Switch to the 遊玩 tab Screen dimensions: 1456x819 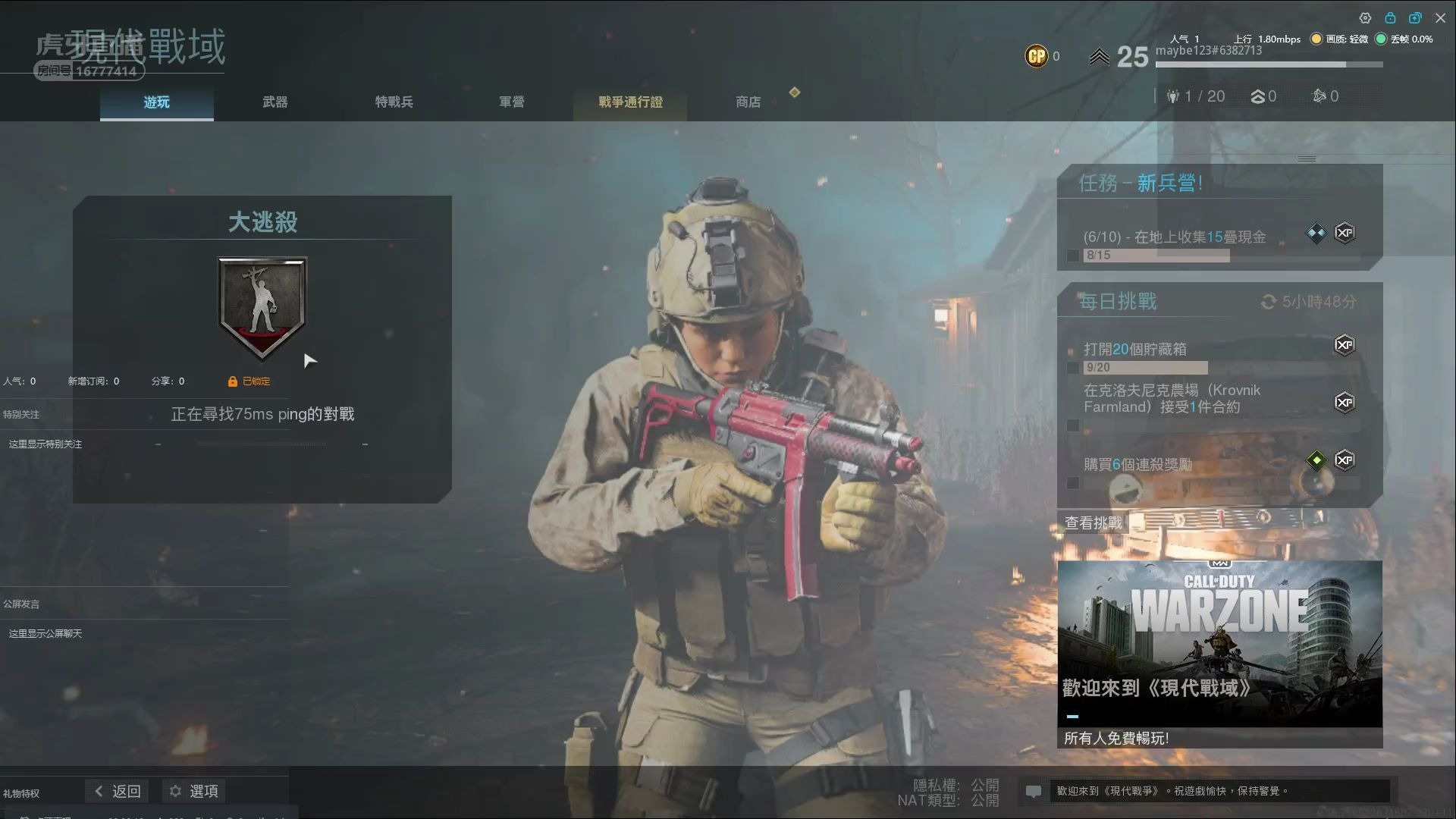pyautogui.click(x=157, y=102)
